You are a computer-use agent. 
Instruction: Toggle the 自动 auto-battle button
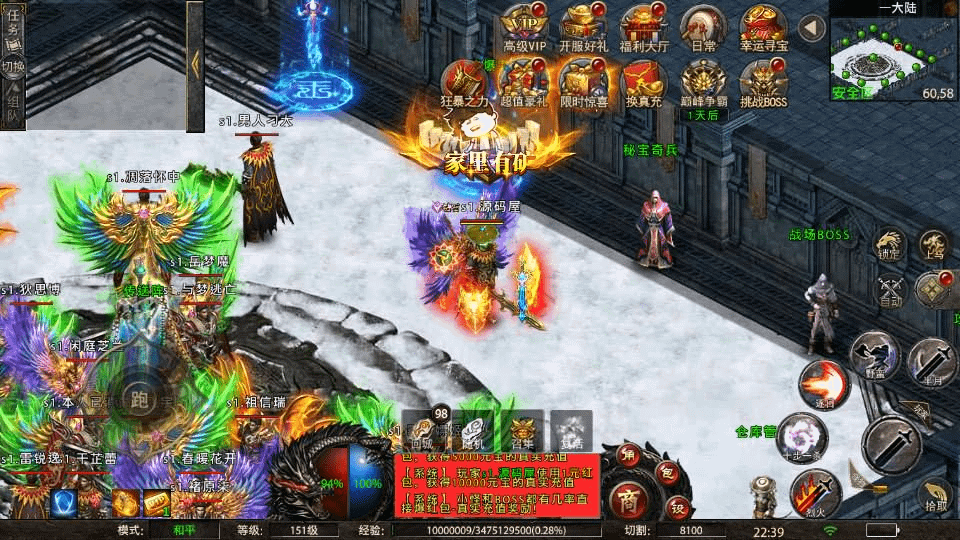(x=890, y=289)
